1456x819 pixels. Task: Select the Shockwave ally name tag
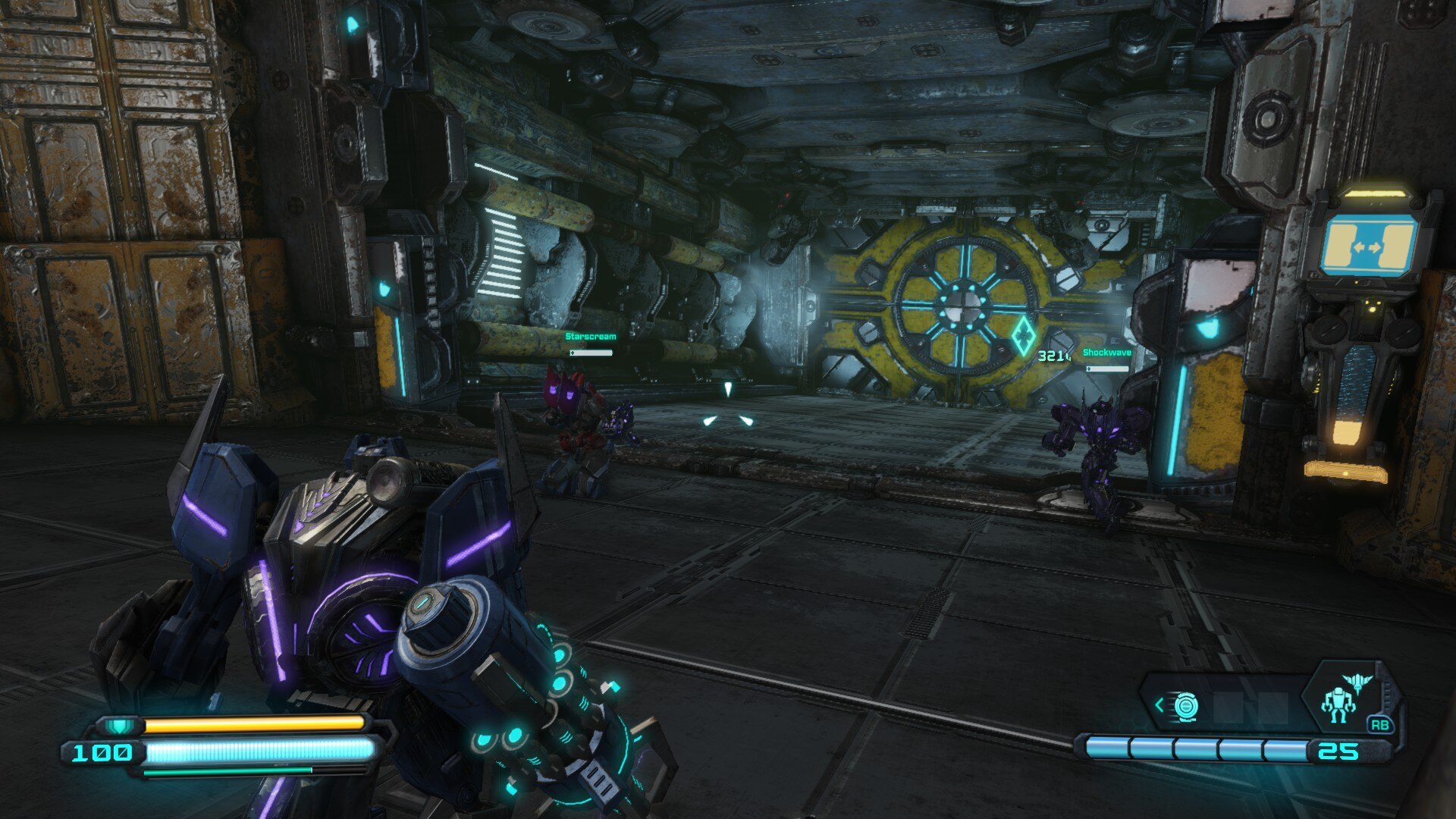click(x=1106, y=353)
